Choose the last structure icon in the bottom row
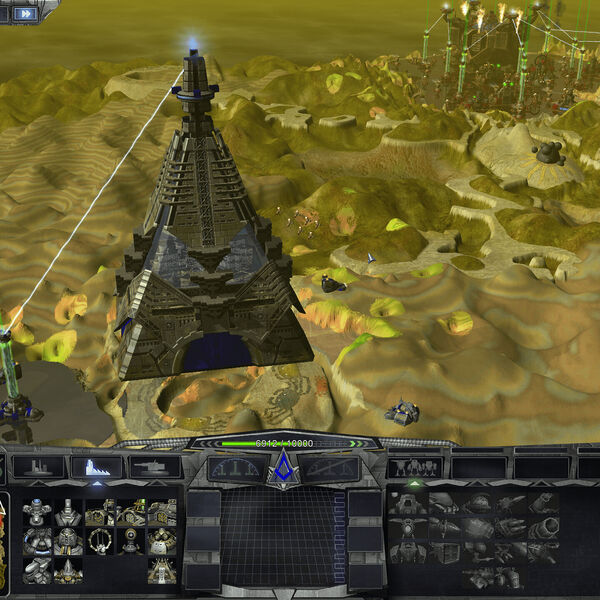 (x=161, y=571)
